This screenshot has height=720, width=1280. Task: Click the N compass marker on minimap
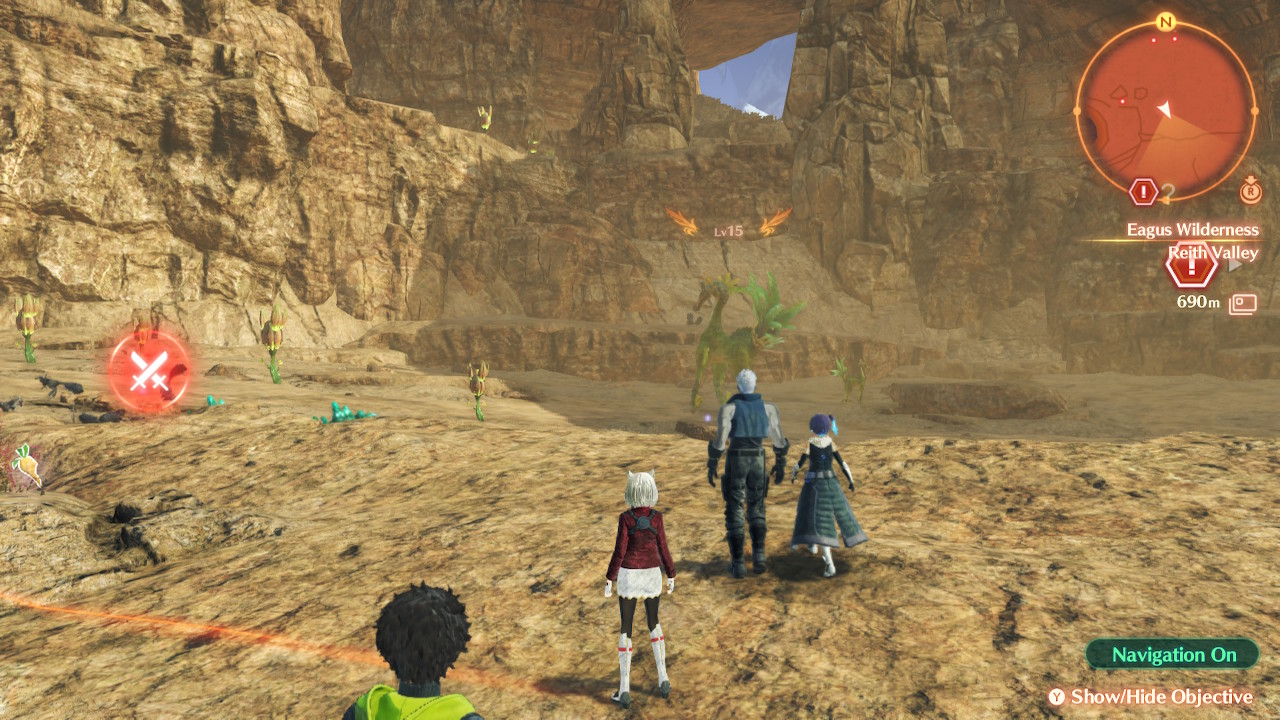click(x=1165, y=21)
